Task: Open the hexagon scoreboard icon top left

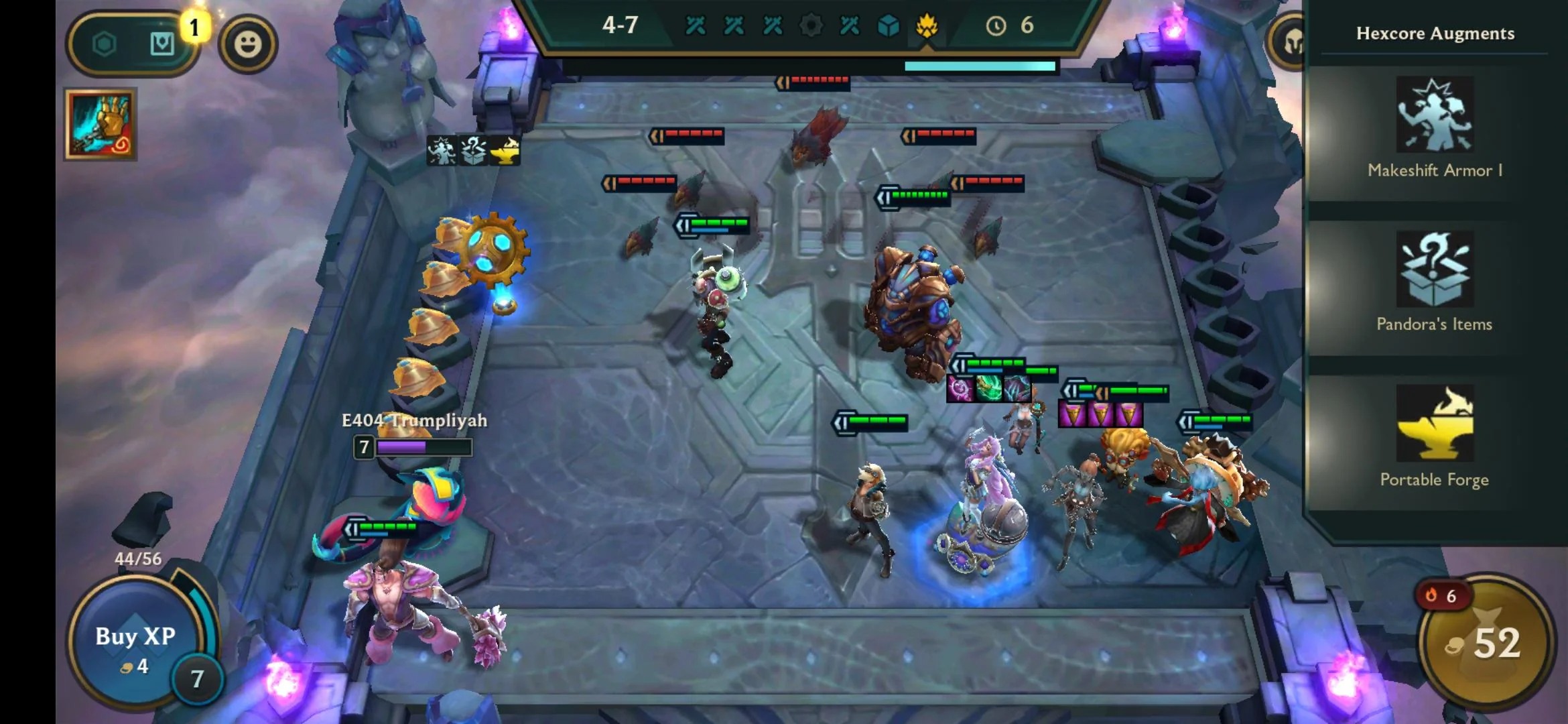Action: click(x=104, y=42)
